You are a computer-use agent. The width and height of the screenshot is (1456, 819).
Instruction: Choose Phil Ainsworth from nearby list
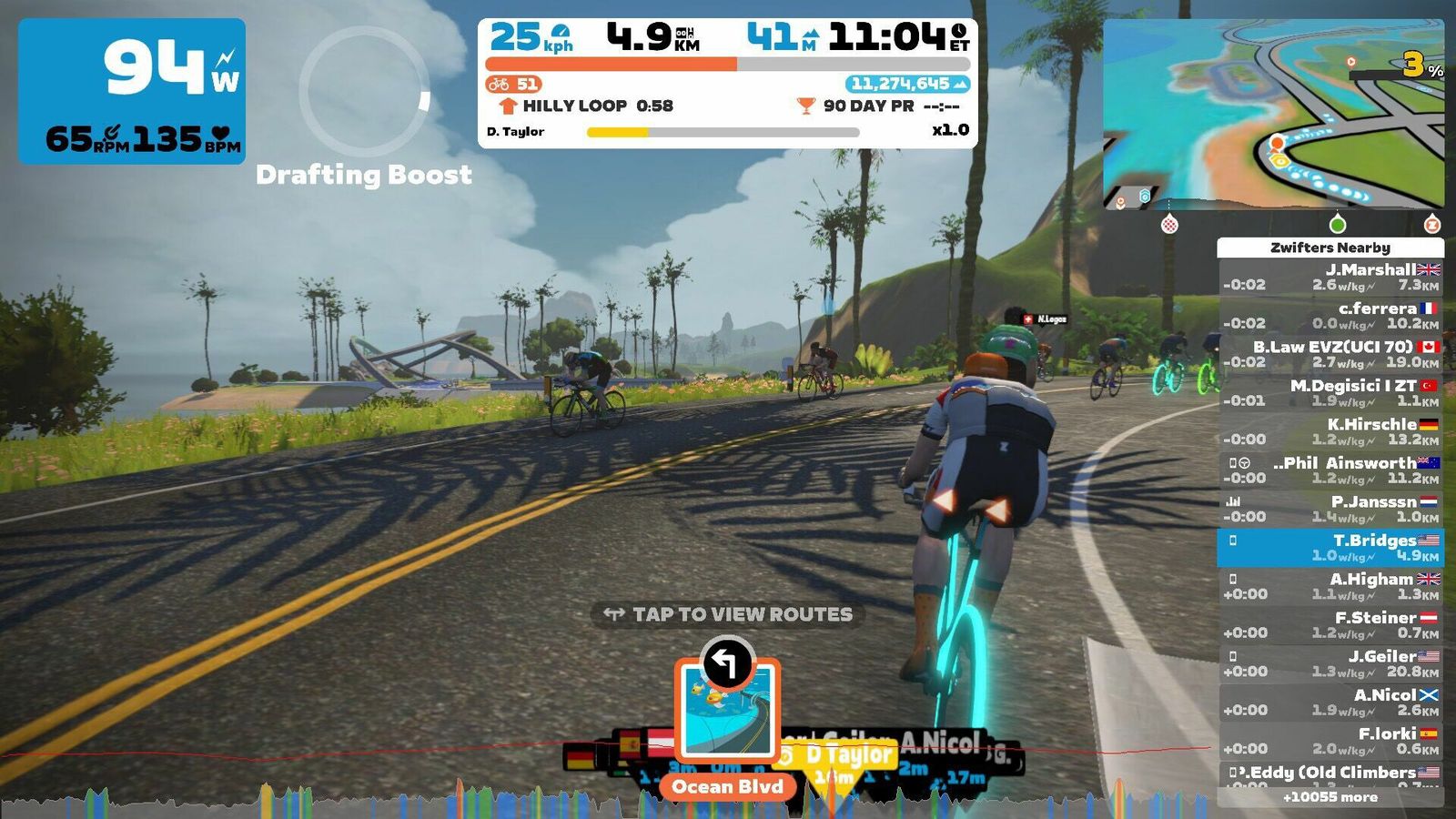tap(1330, 470)
